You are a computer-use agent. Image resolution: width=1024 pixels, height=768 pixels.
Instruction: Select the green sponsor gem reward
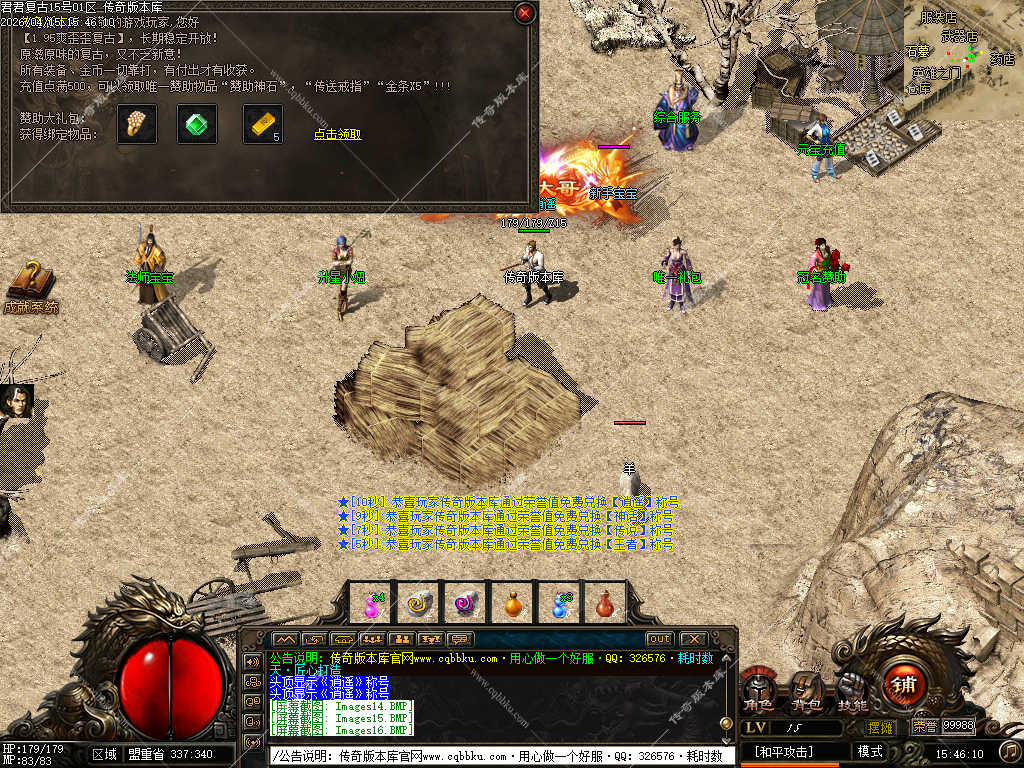(x=197, y=124)
